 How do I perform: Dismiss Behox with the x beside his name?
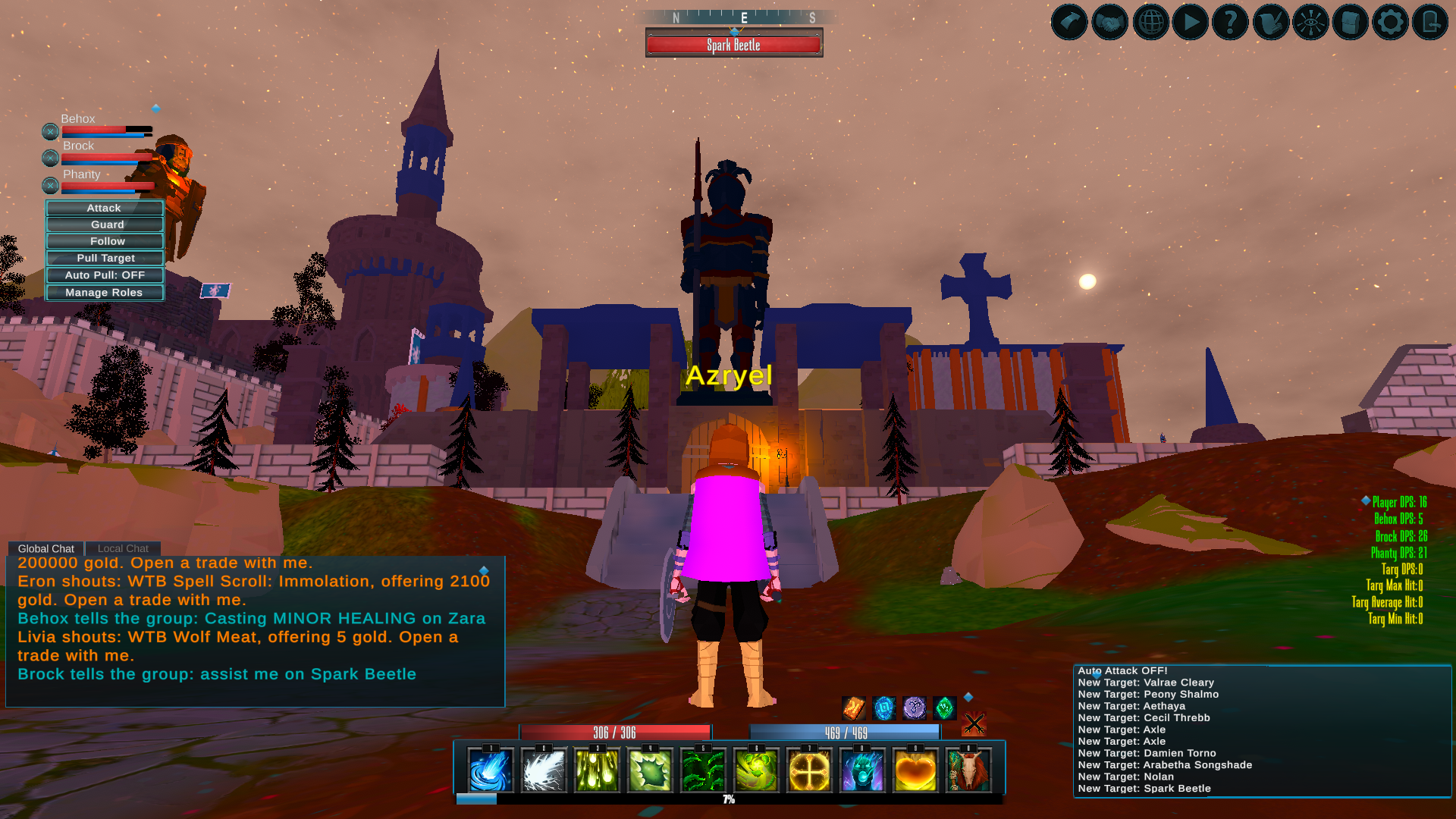coord(49,131)
